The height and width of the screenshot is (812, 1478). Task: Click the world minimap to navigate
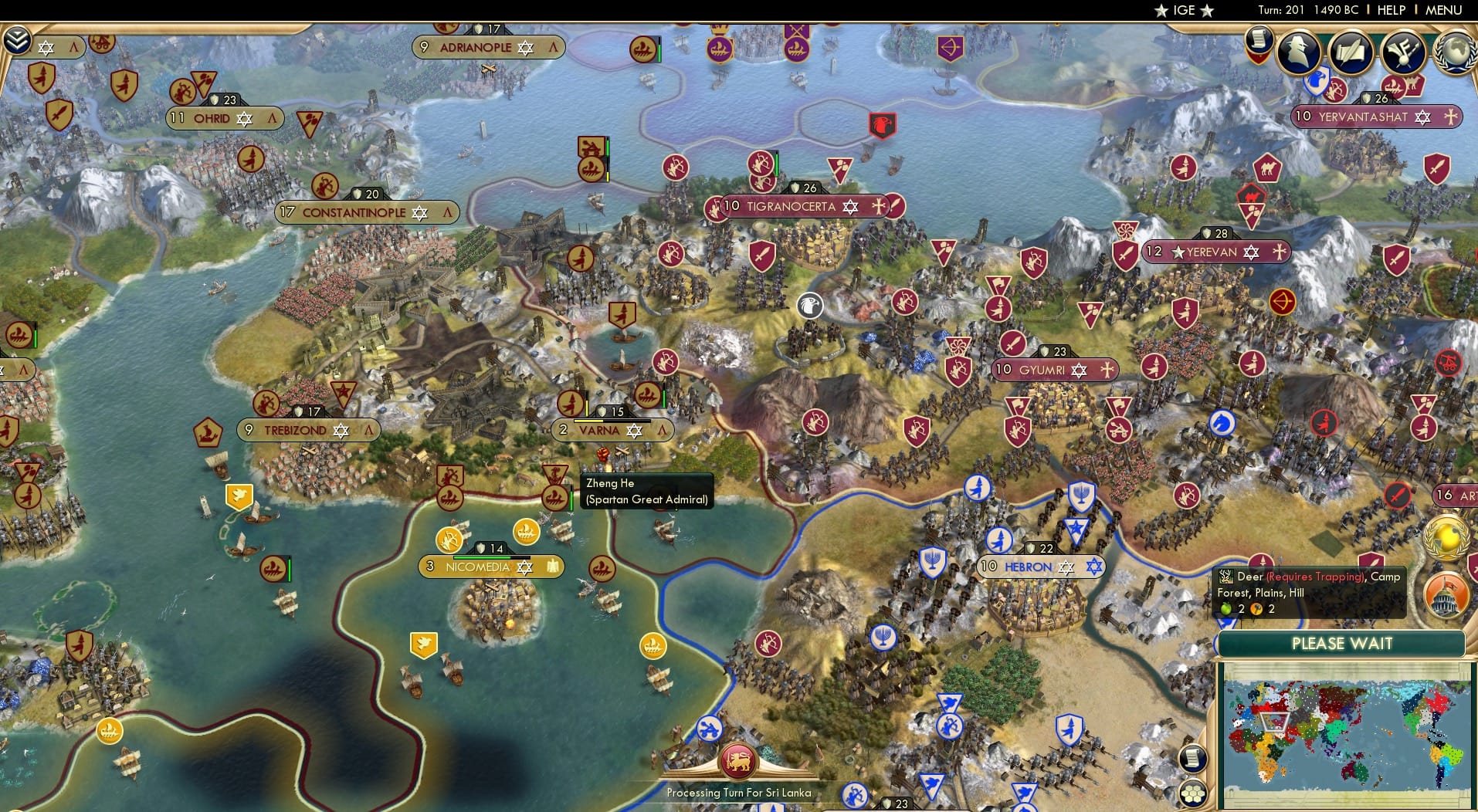tap(1344, 737)
